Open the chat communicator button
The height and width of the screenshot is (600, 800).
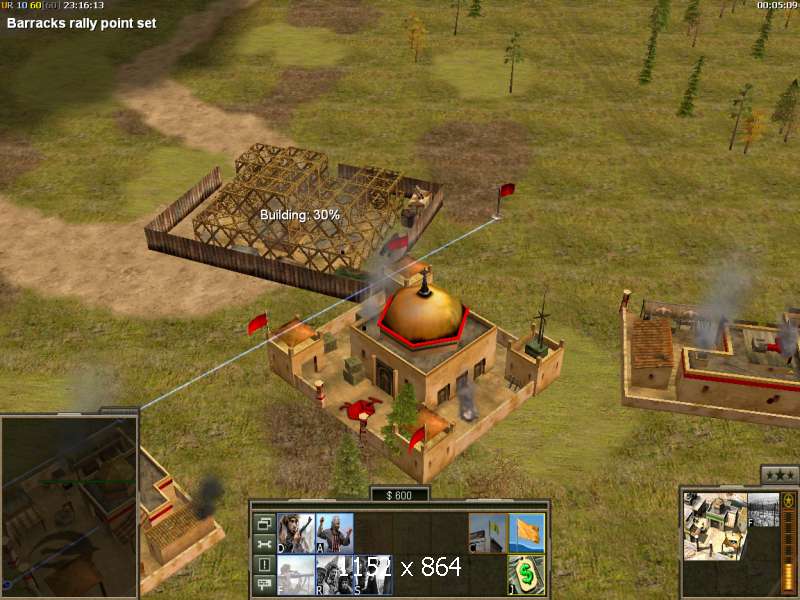pyautogui.click(x=264, y=584)
